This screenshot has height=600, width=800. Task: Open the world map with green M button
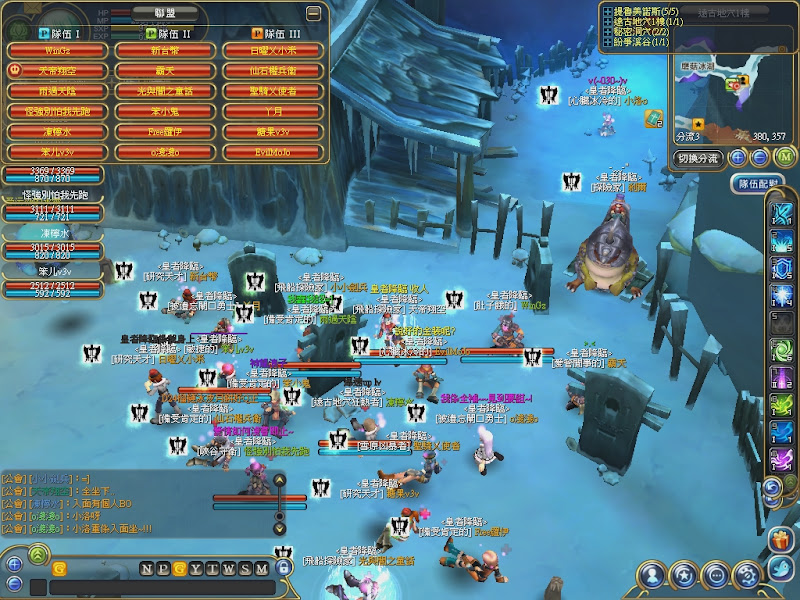coord(784,157)
